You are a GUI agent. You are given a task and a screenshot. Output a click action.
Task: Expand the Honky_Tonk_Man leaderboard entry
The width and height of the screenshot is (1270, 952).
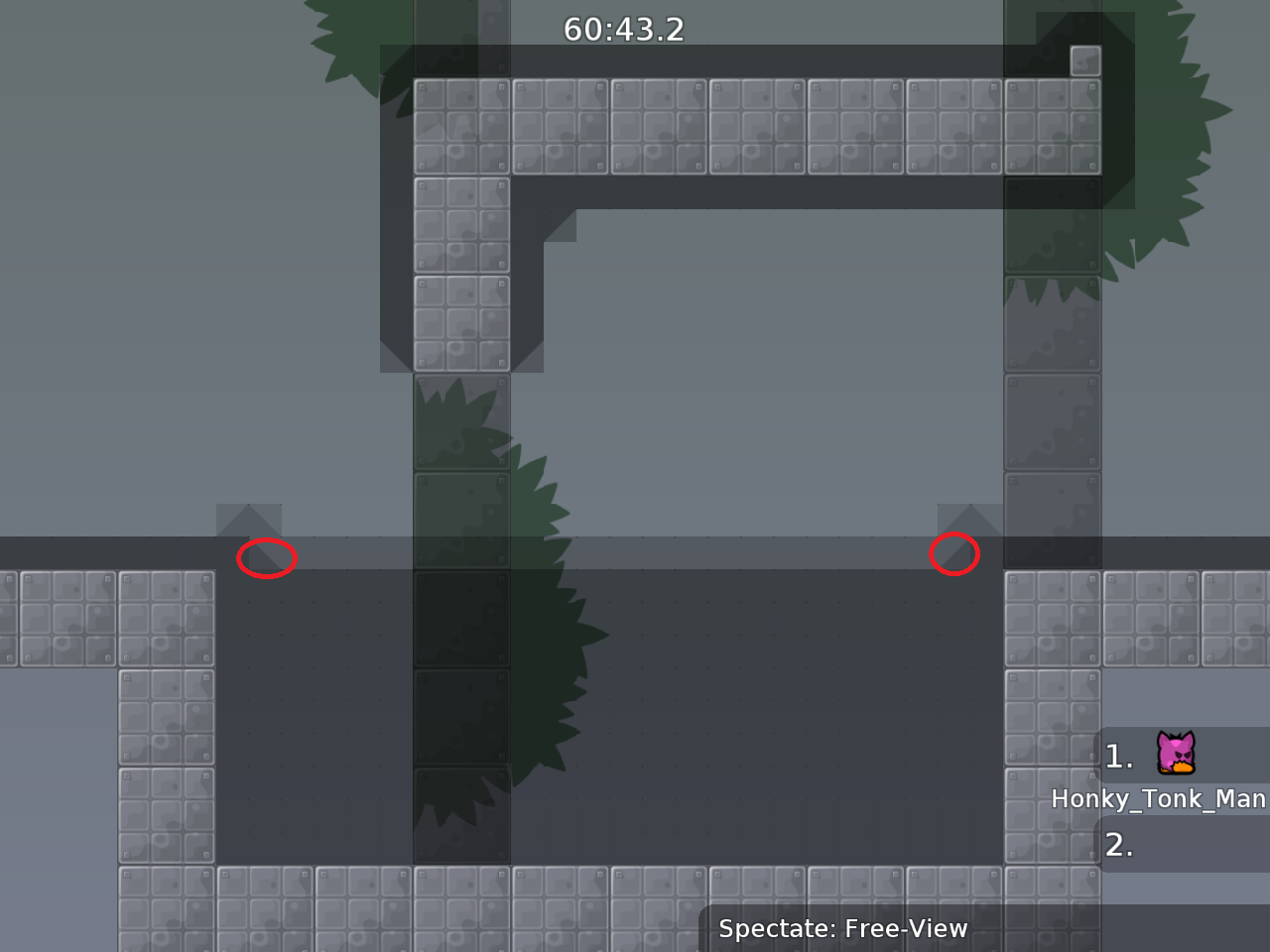coord(1159,799)
